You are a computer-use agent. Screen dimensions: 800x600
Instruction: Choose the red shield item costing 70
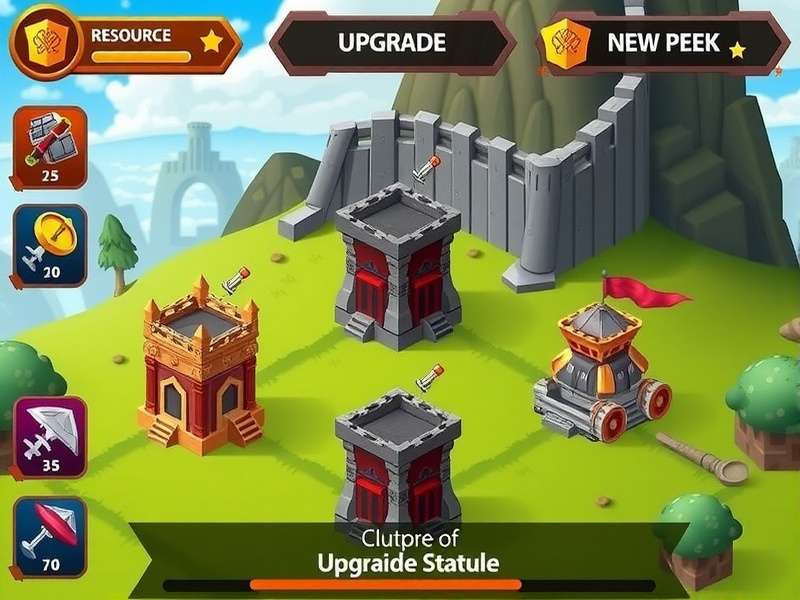pyautogui.click(x=50, y=536)
